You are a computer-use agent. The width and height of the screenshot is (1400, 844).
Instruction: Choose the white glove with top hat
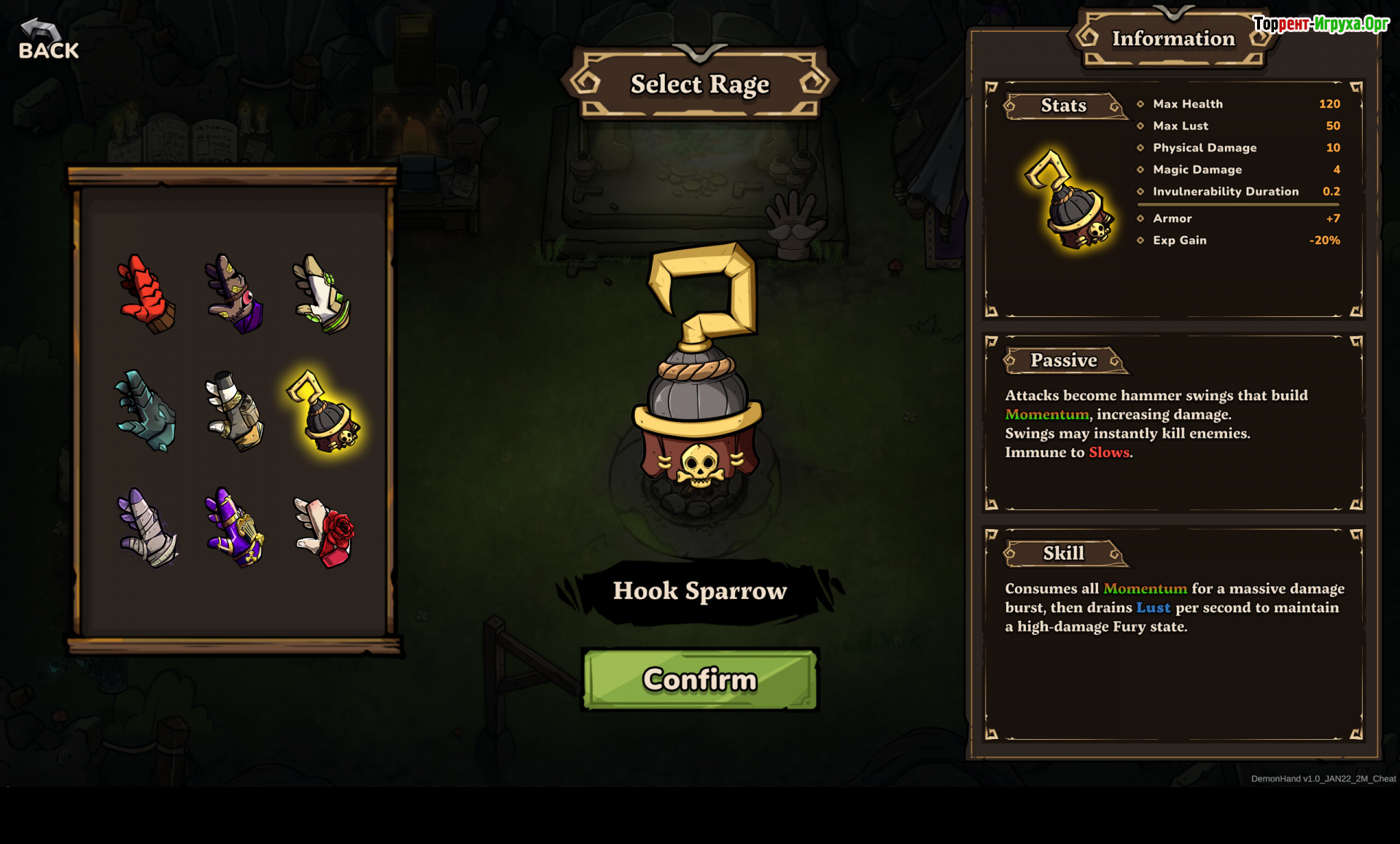point(234,410)
